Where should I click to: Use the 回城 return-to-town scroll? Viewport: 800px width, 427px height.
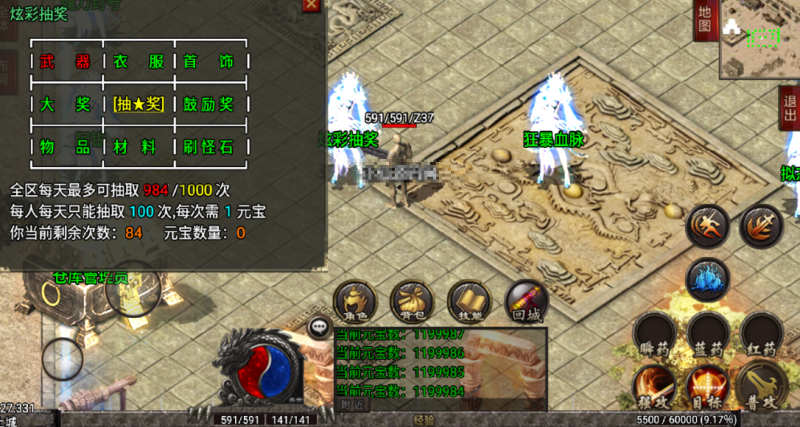524,300
